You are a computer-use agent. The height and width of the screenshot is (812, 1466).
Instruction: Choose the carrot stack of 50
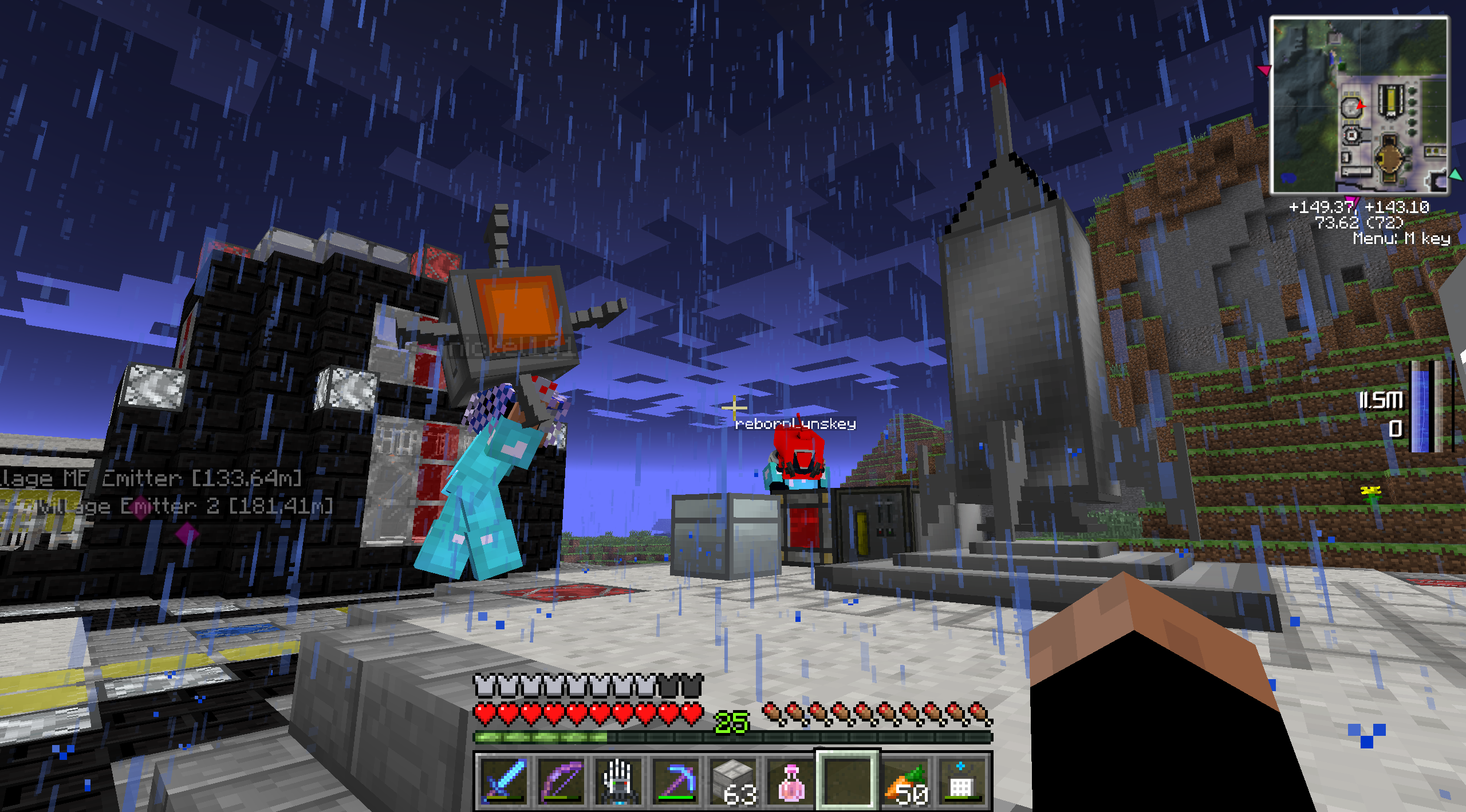(906, 781)
